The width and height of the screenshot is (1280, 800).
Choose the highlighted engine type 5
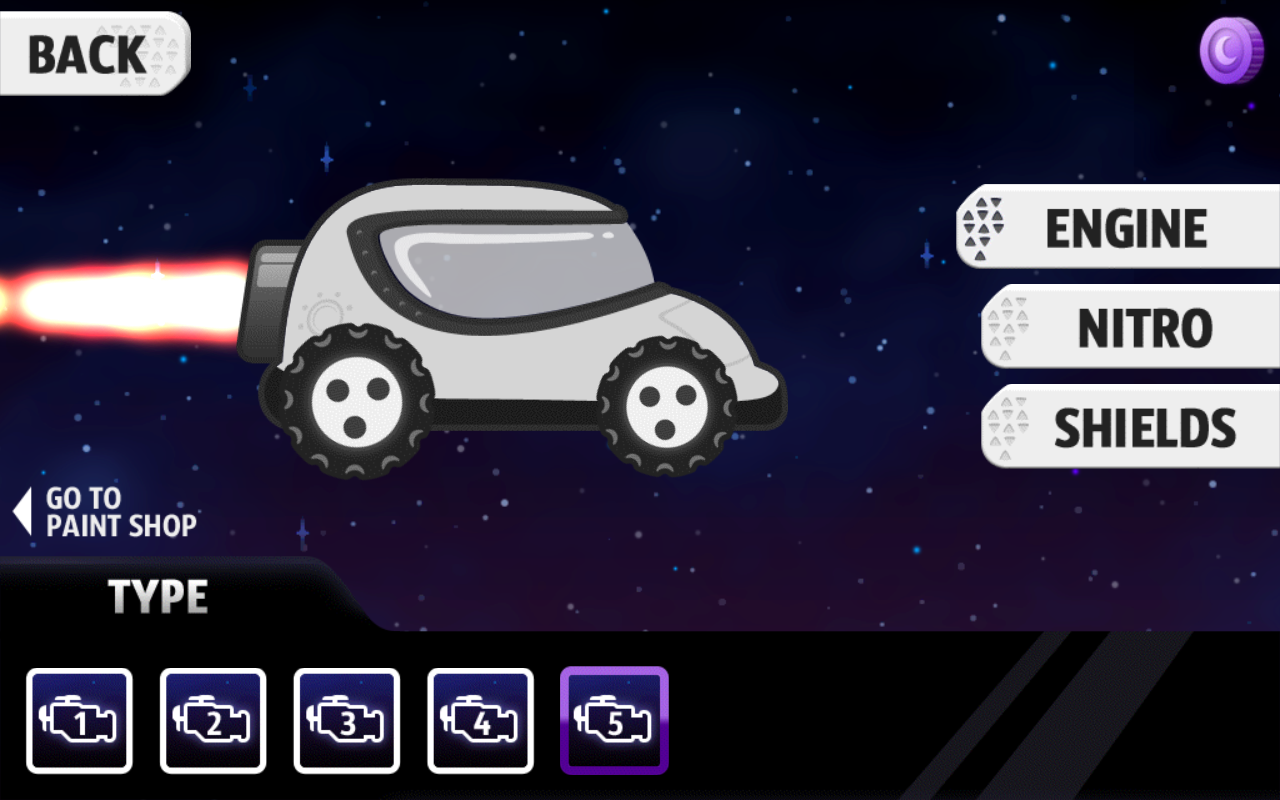point(614,721)
